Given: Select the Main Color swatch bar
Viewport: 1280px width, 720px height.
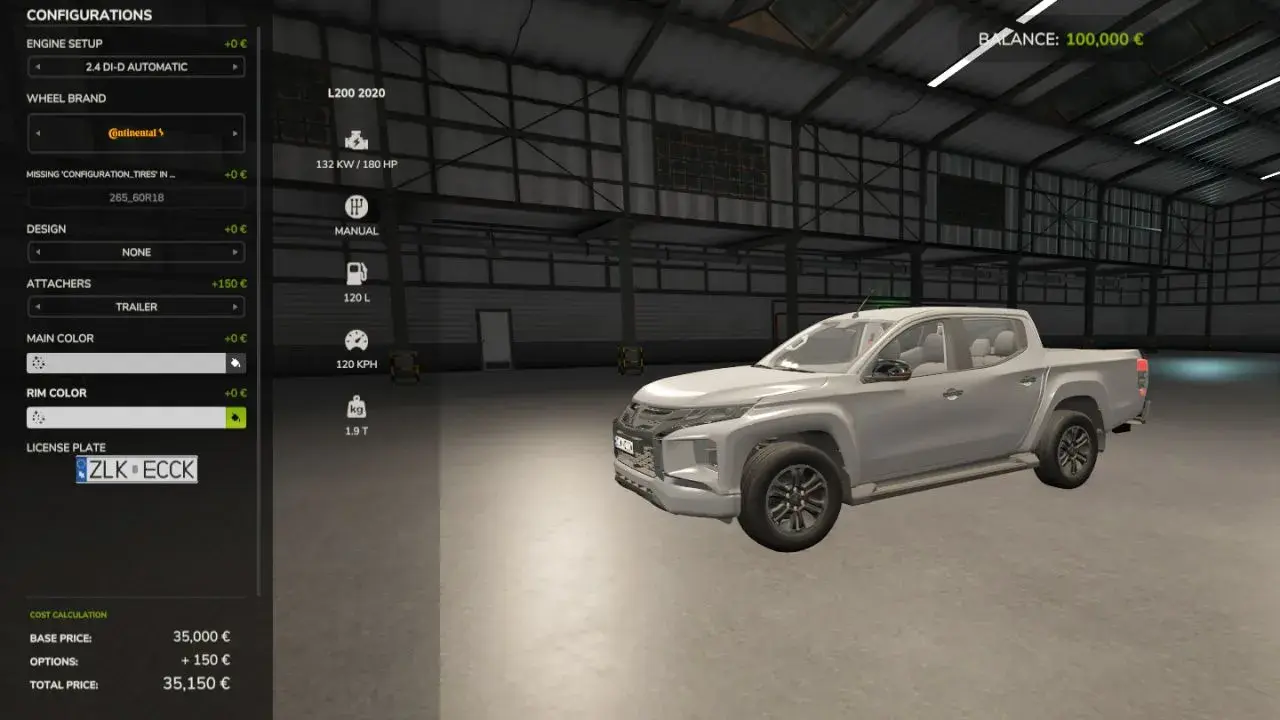Looking at the screenshot, I should pyautogui.click(x=125, y=362).
